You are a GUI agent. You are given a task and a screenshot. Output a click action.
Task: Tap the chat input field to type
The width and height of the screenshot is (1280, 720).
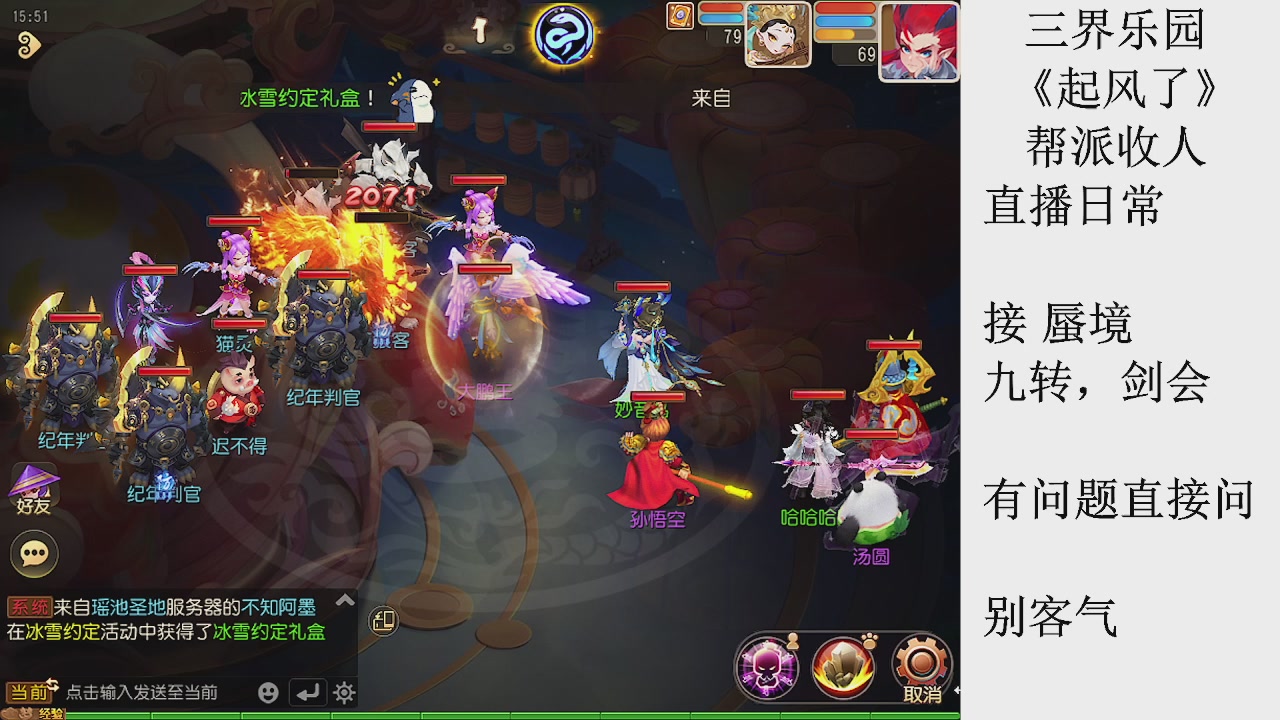tap(150, 692)
